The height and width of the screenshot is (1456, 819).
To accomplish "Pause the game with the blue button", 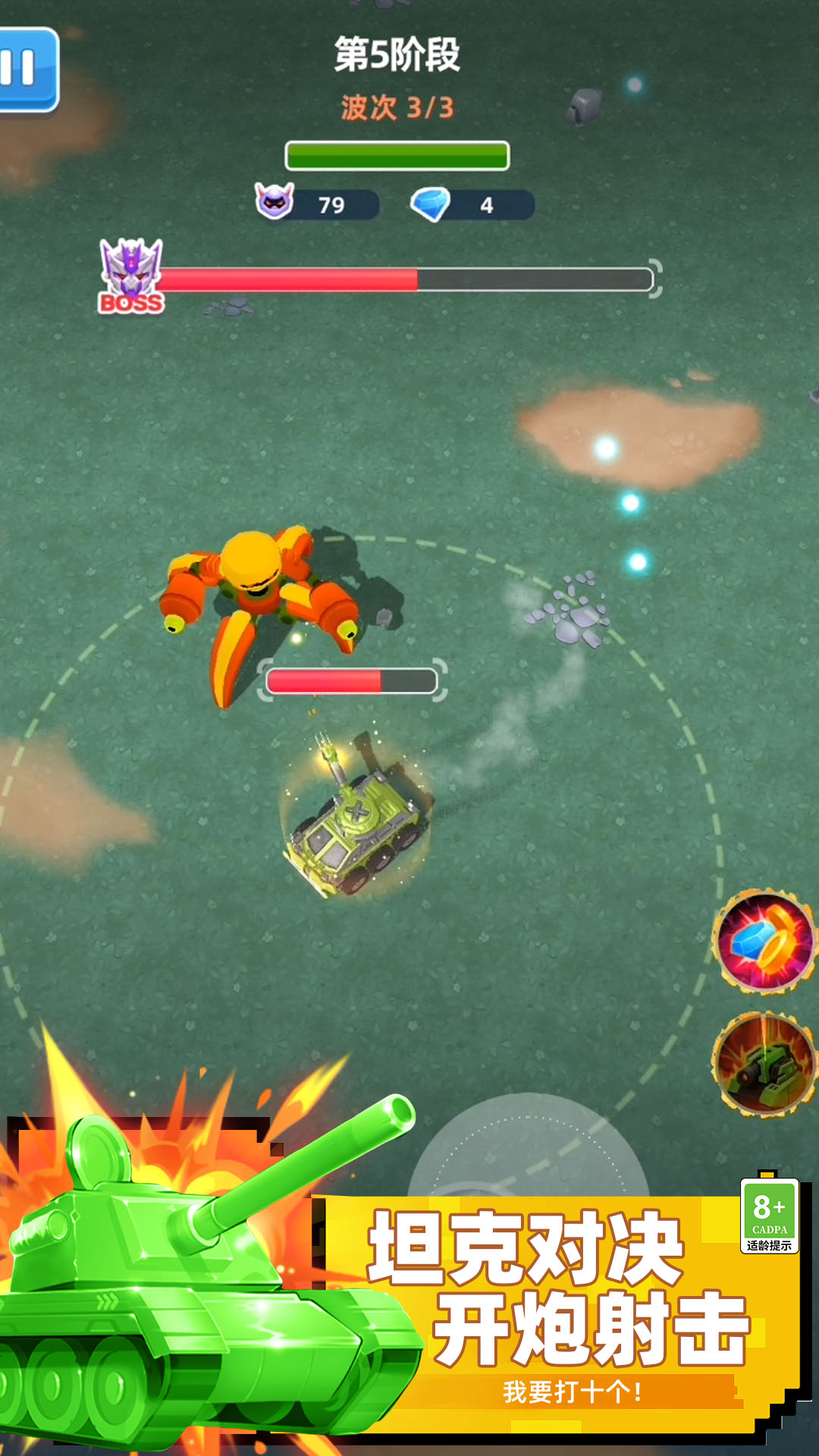I will click(26, 70).
